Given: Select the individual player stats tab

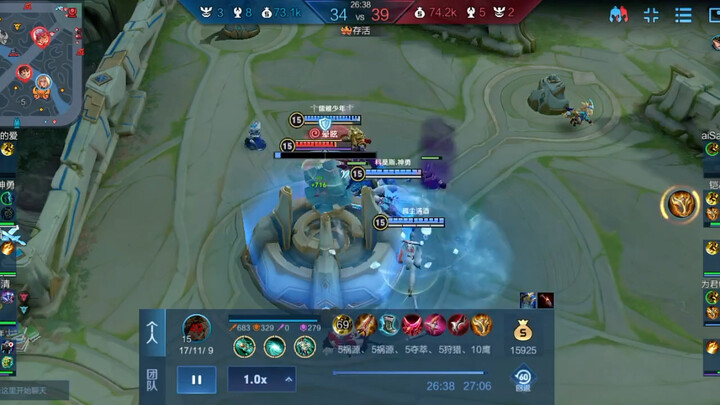Looking at the screenshot, I should tap(153, 332).
